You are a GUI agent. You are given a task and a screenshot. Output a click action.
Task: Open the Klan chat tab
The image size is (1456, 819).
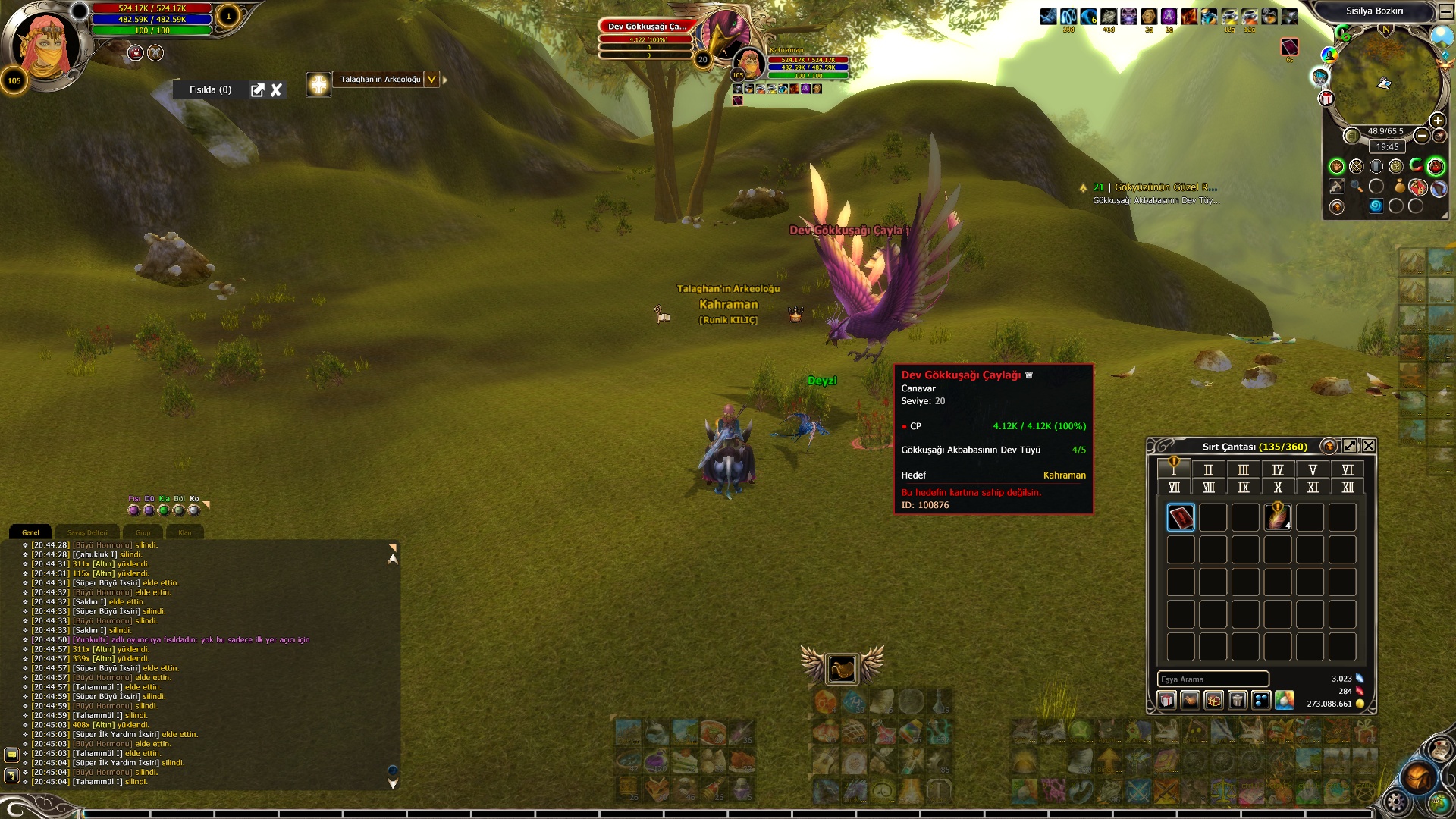[x=185, y=532]
